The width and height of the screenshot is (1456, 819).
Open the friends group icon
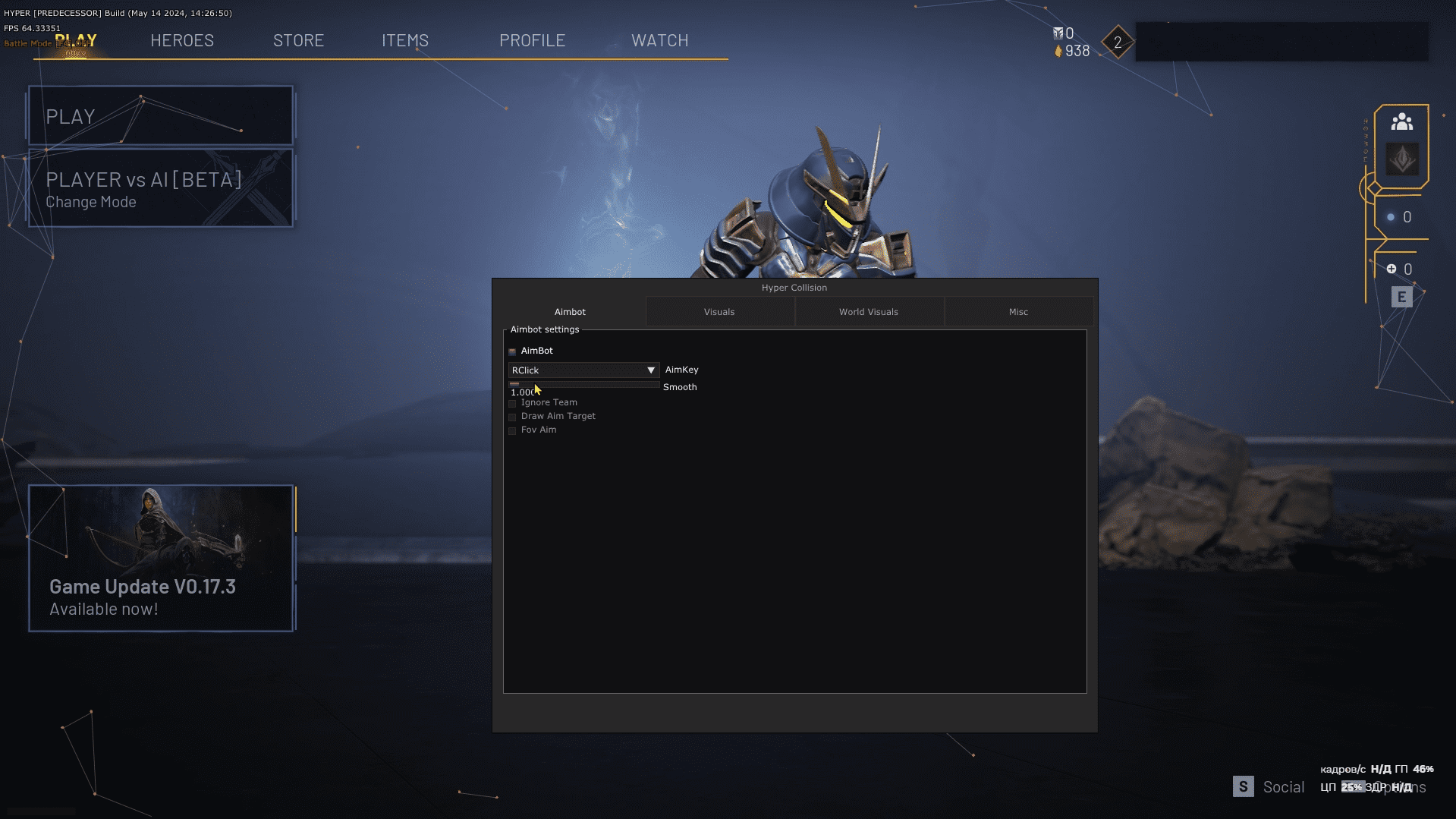1401,122
